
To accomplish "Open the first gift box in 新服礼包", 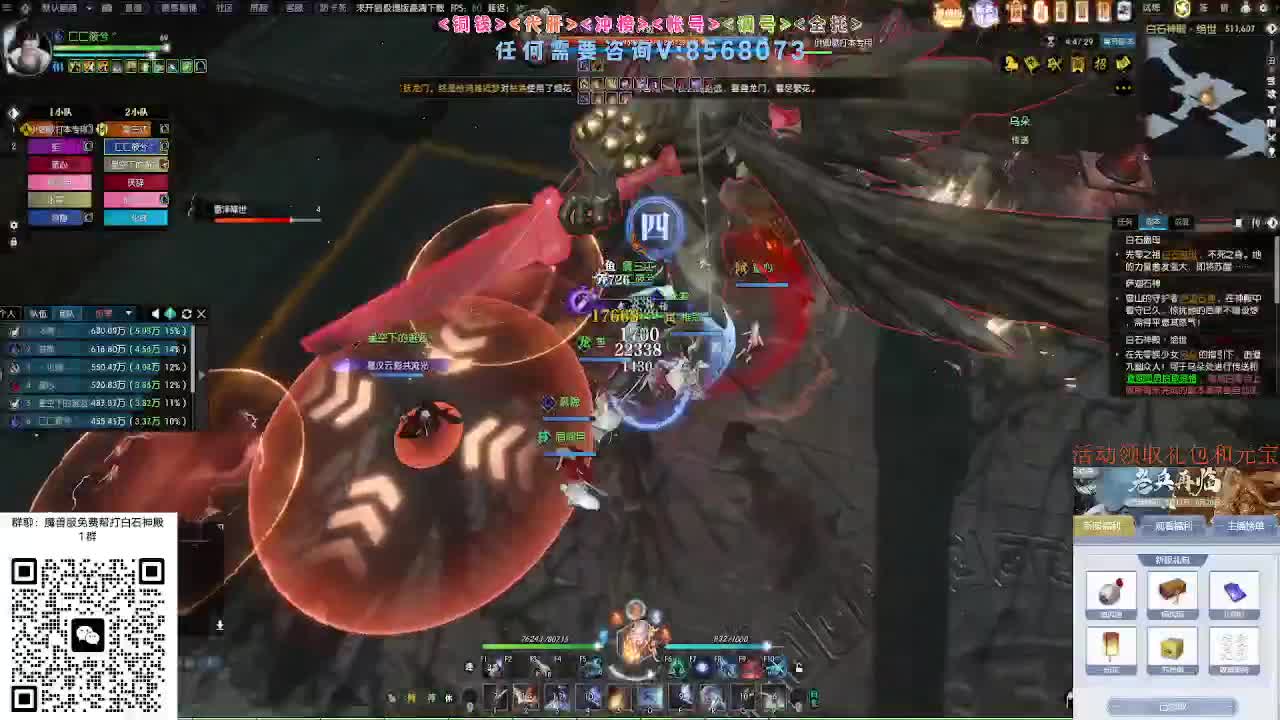I will (x=1111, y=593).
